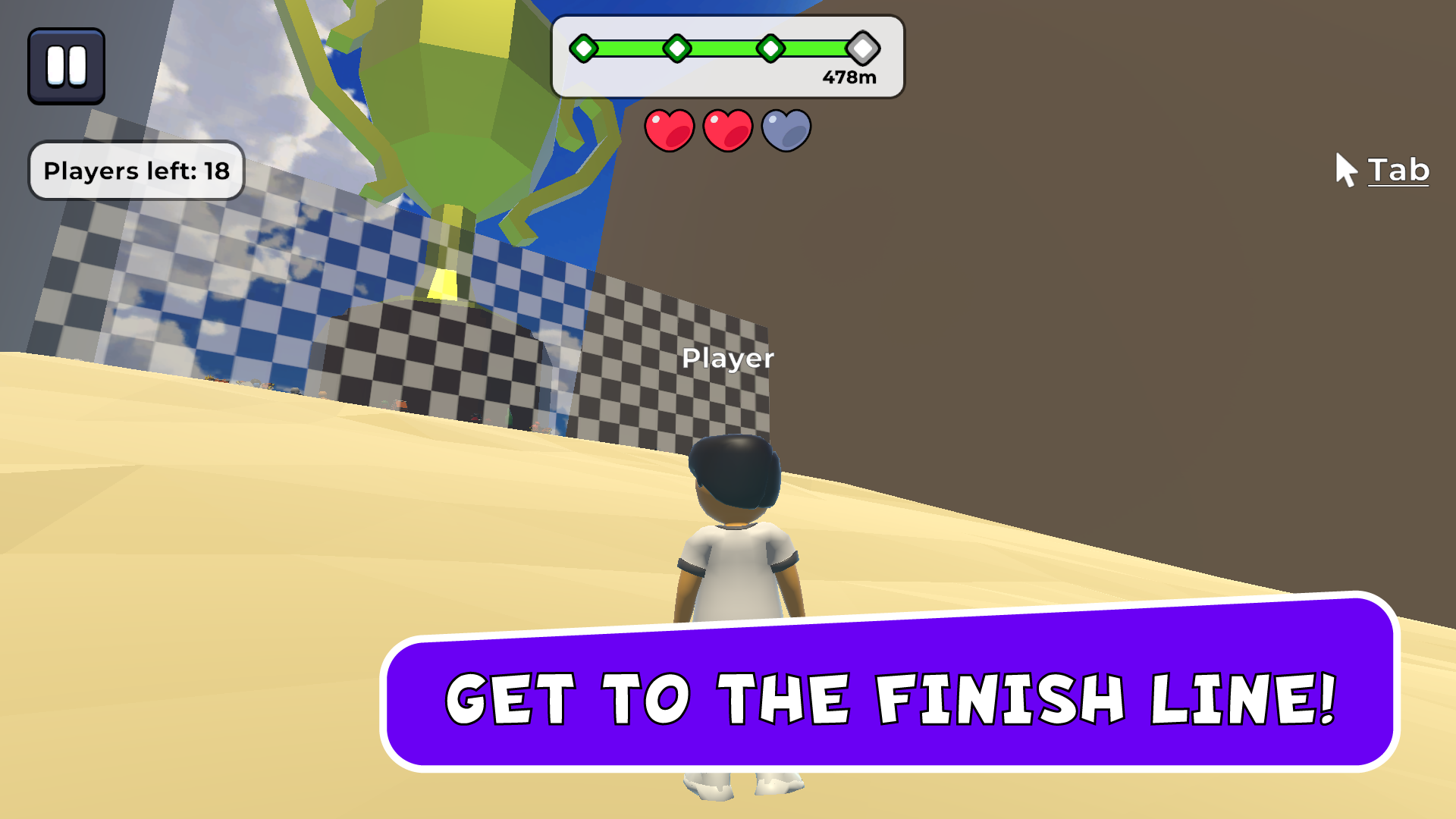This screenshot has width=1456, height=819.
Task: Select the first red heart icon
Action: pyautogui.click(x=669, y=129)
